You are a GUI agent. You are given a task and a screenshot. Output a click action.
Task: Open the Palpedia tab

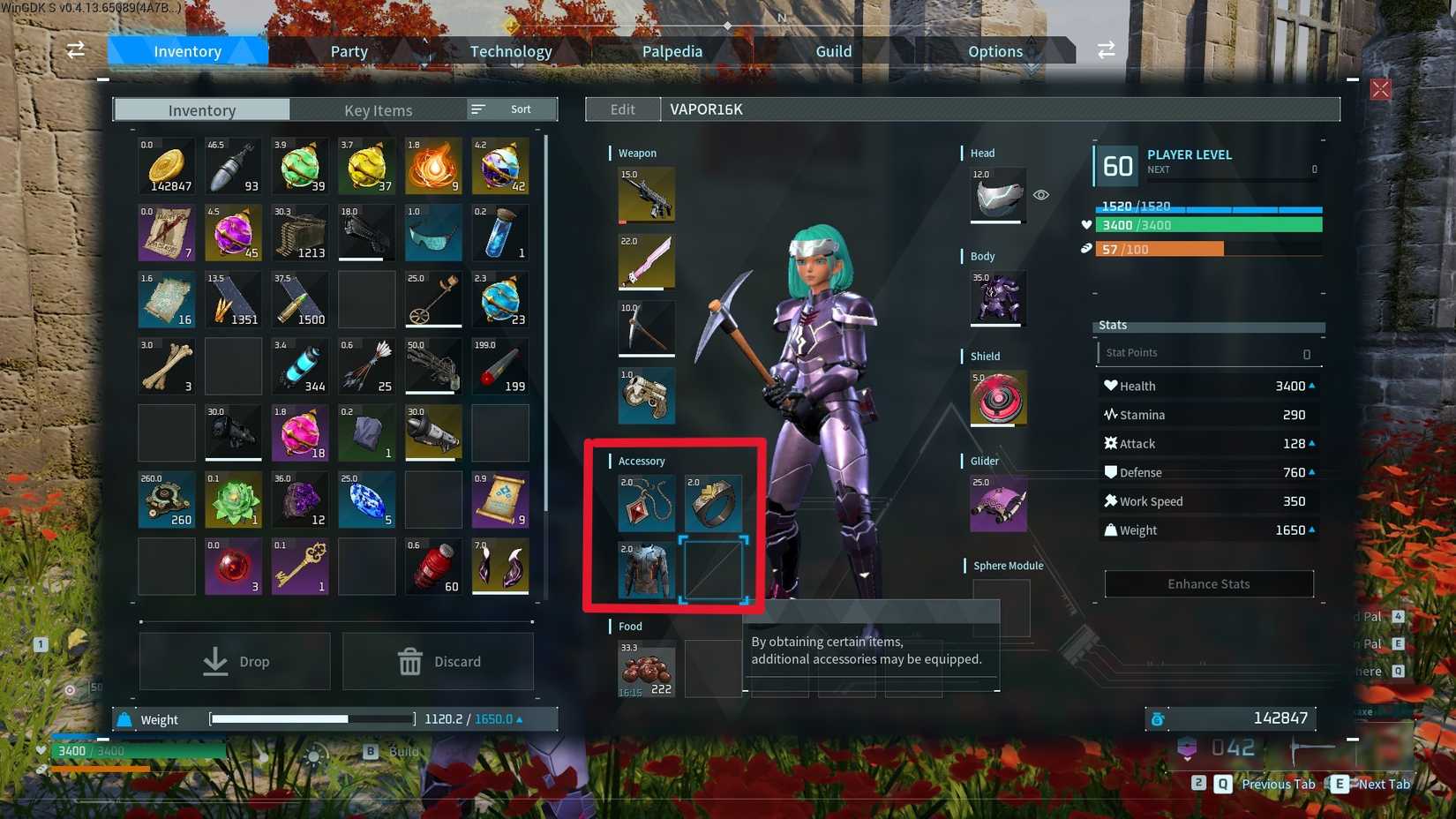[672, 50]
